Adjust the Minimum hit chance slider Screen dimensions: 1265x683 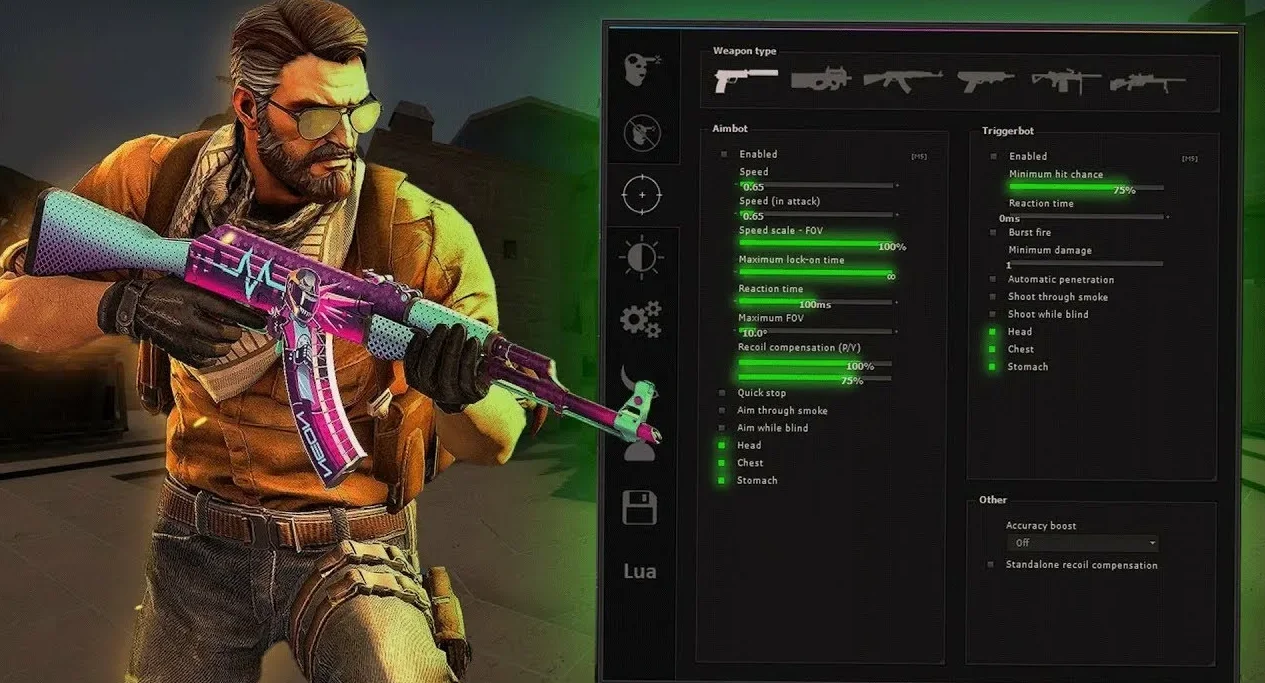coord(1085,187)
